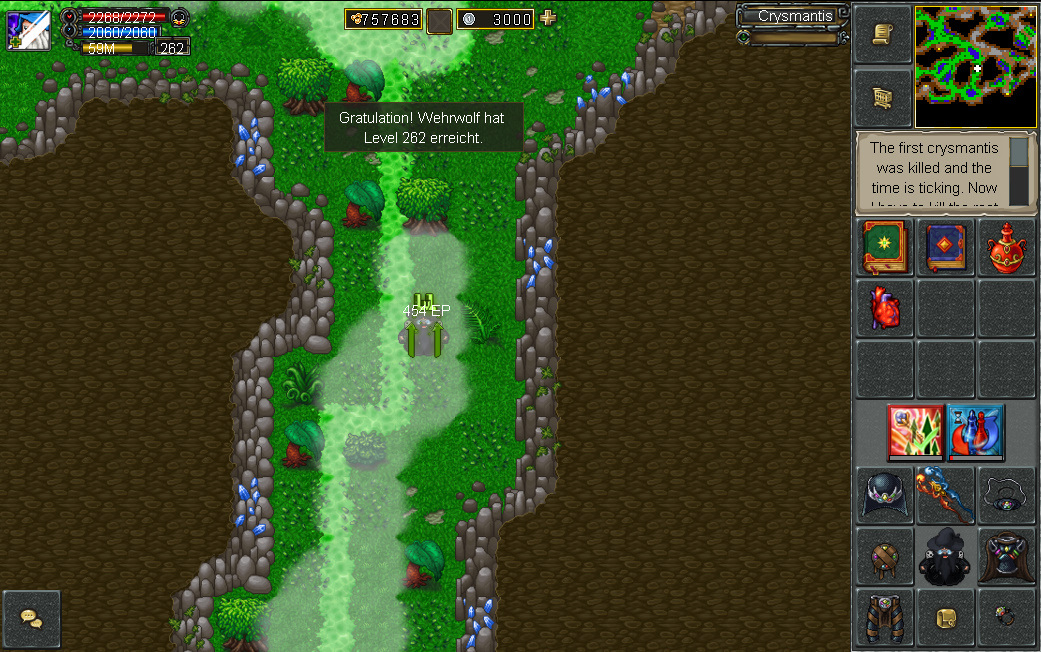Select the equipped gemmed ring slot
Screen dimensions: 1041x652
(1005, 617)
